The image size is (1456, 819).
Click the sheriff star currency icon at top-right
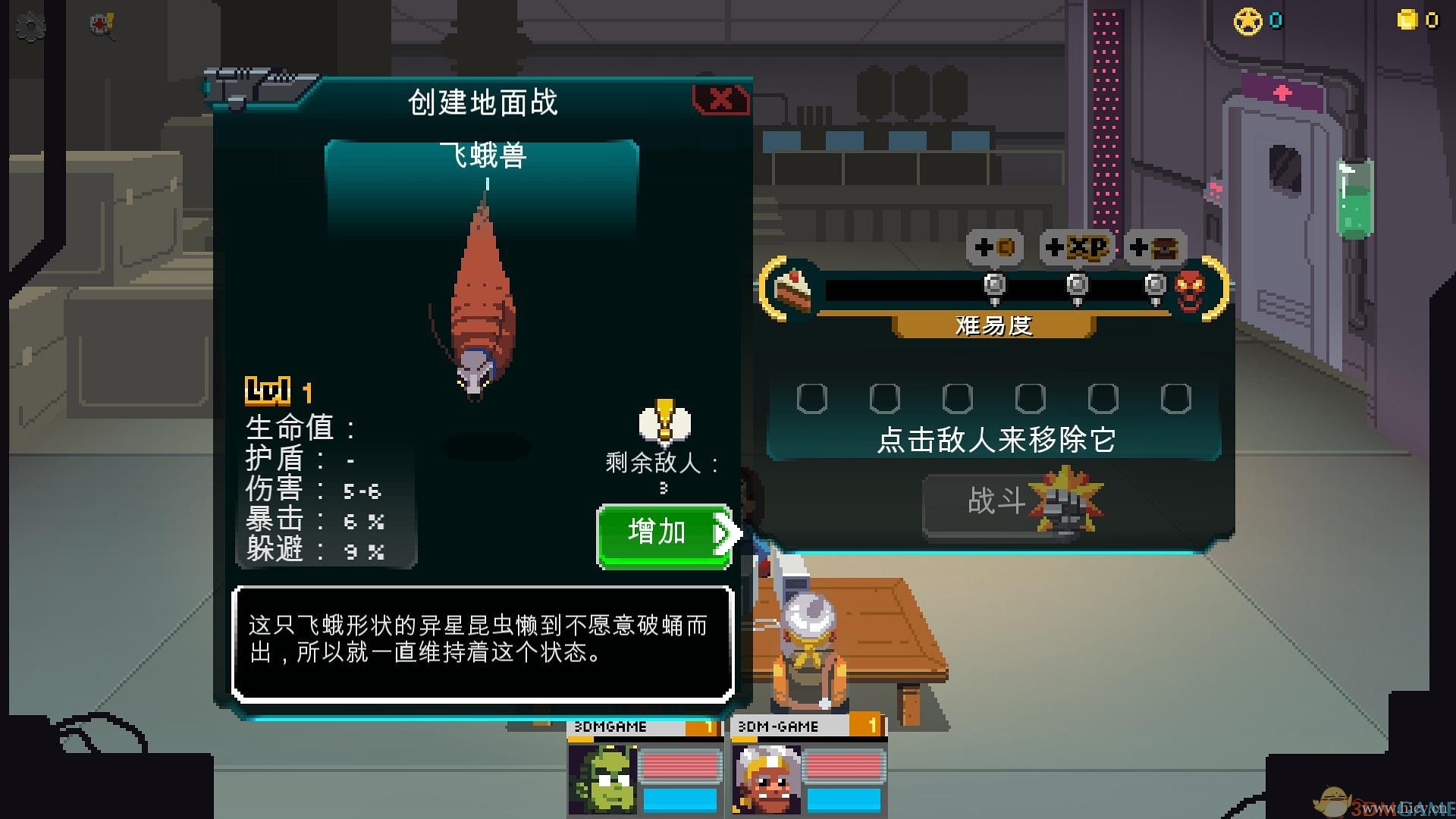coord(1247,20)
